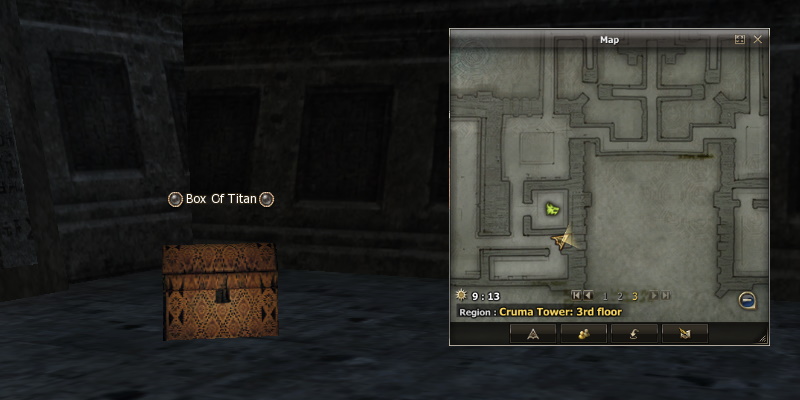Select floor 3 in the map pager
800x400 pixels.
[x=634, y=296]
